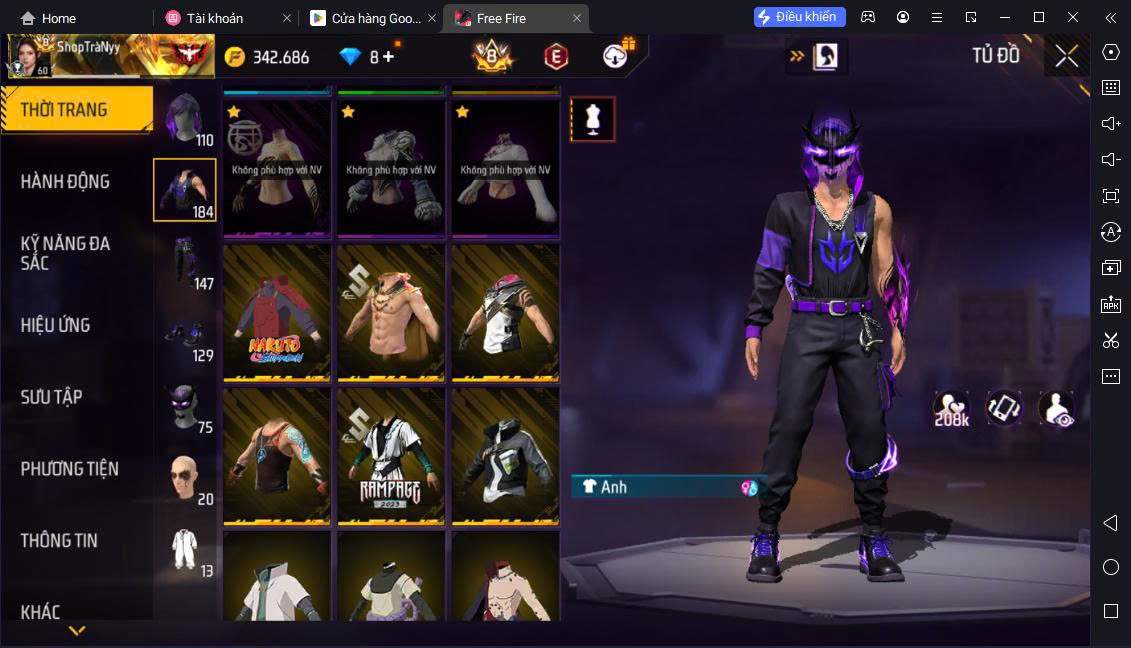
Task: Switch to the Hiệu Ứng section
Action: point(56,325)
